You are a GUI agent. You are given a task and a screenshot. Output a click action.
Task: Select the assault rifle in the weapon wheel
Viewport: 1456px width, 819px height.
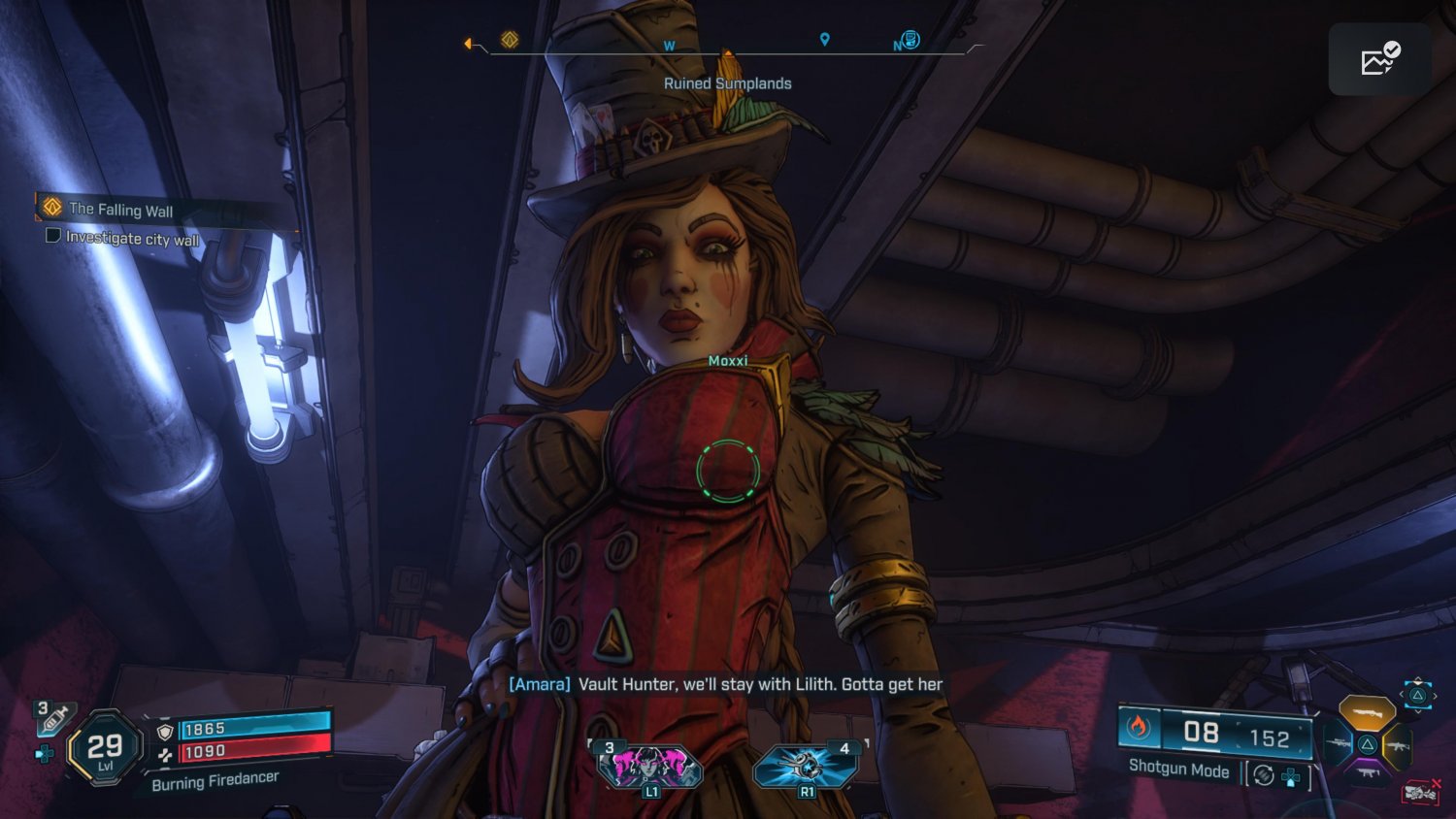(1397, 746)
